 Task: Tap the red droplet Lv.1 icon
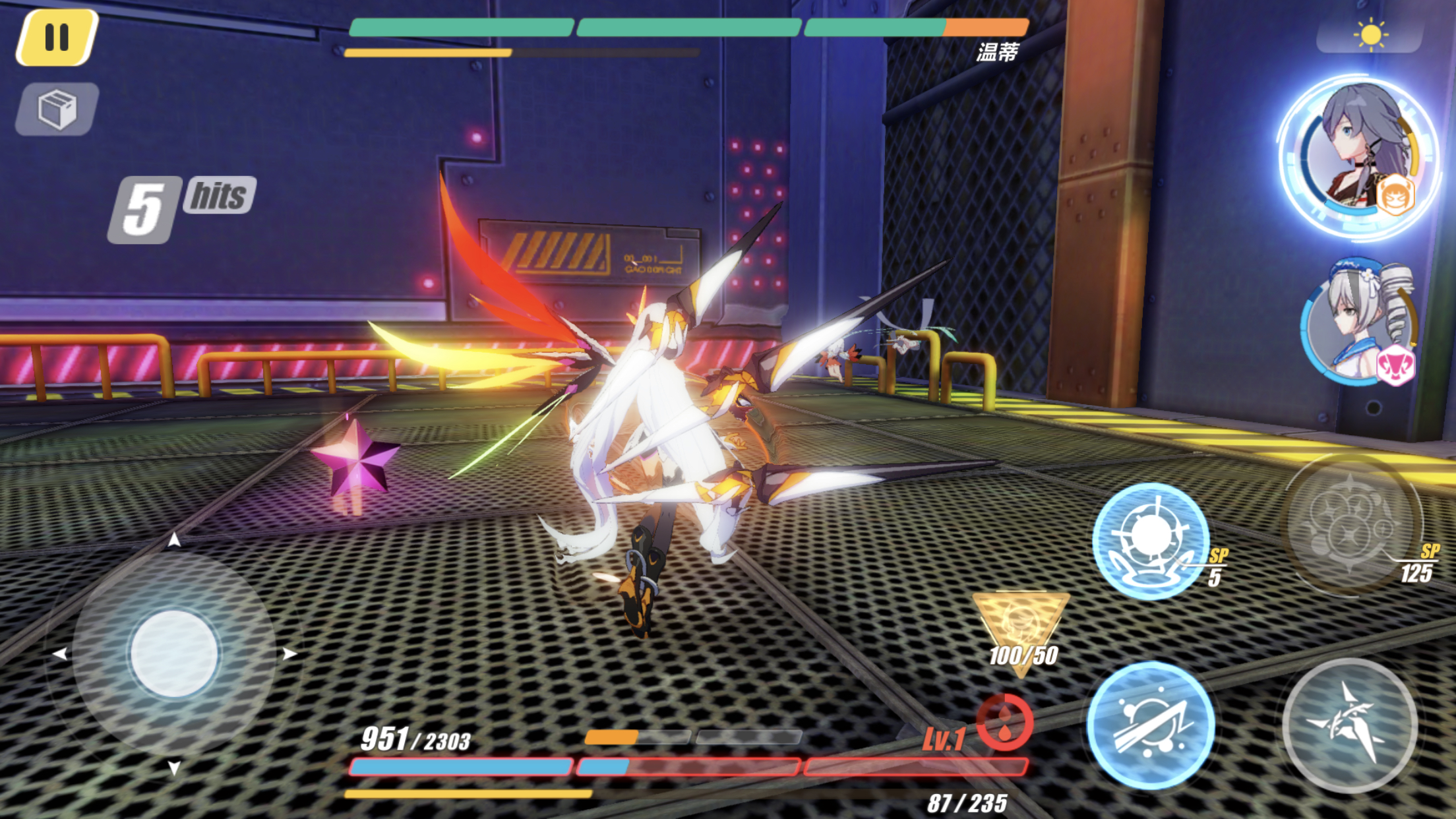1004,723
